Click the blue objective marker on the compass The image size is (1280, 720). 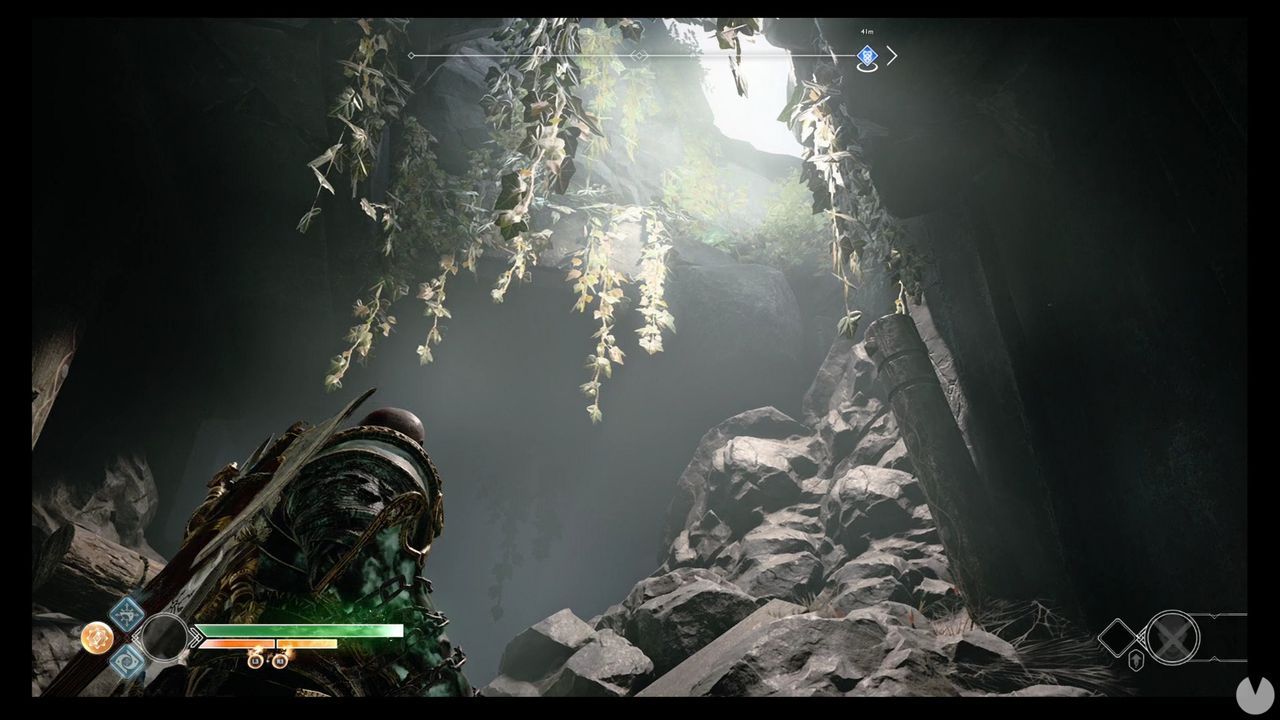[x=868, y=57]
